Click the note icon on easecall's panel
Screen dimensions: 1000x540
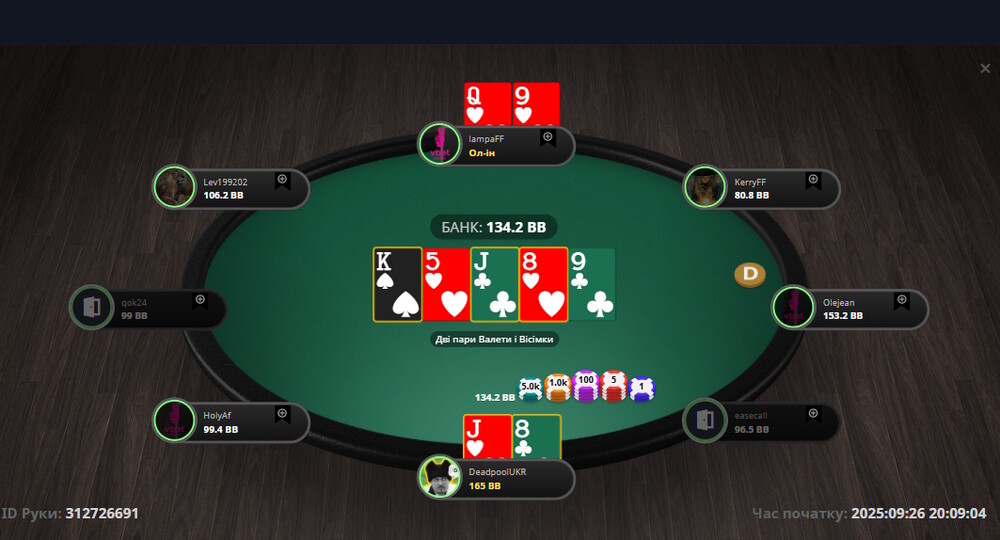[813, 413]
